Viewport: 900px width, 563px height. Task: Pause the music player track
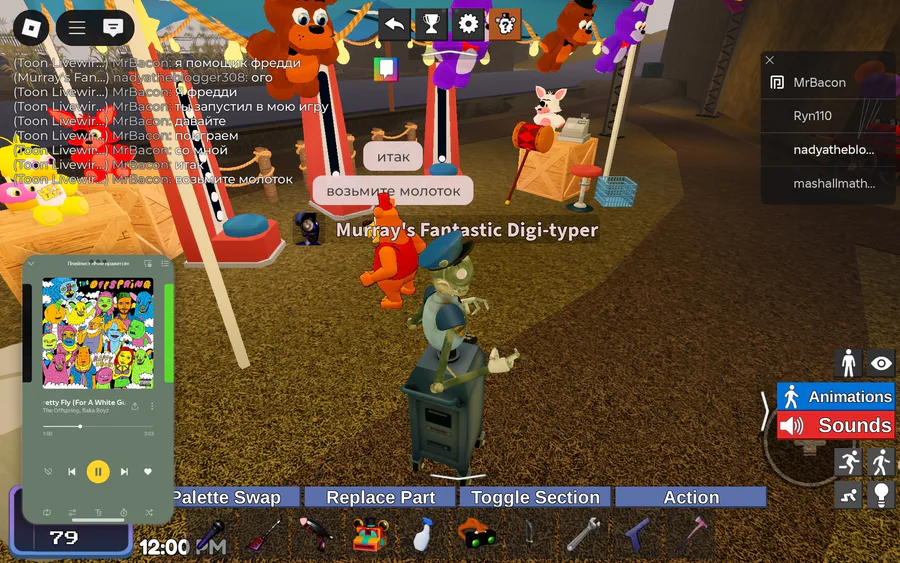tap(98, 471)
